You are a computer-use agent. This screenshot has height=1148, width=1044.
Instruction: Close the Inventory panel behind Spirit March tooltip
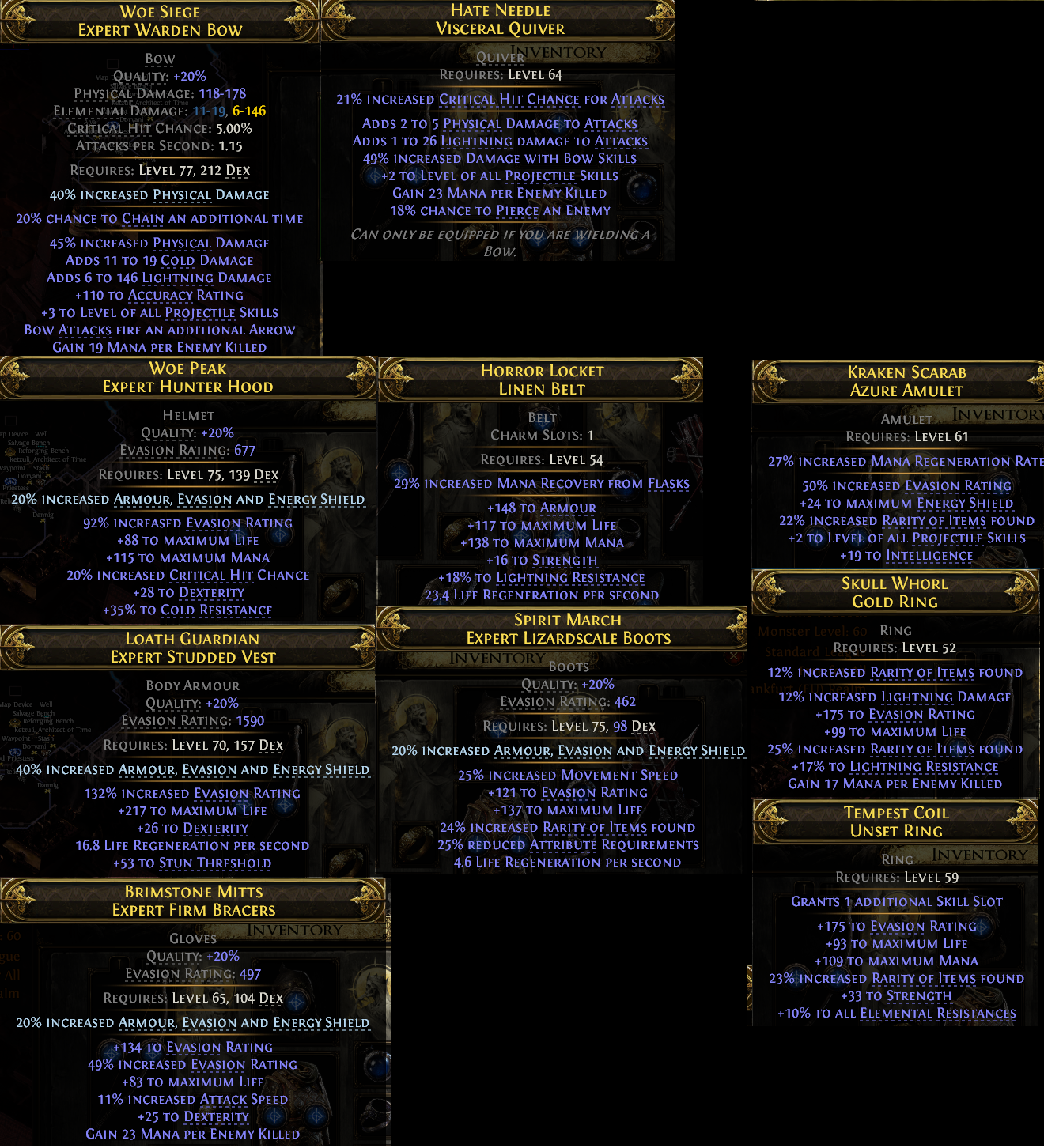[x=735, y=656]
